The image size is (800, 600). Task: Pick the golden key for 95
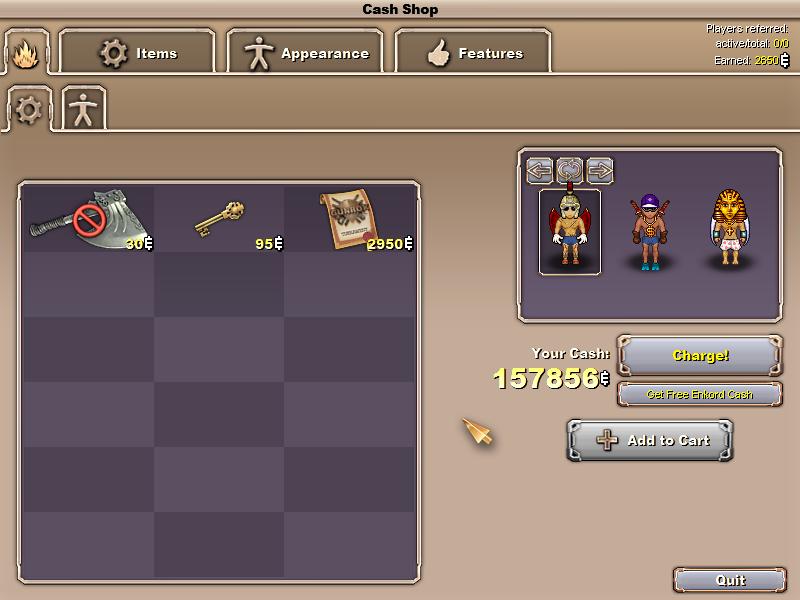pos(219,219)
